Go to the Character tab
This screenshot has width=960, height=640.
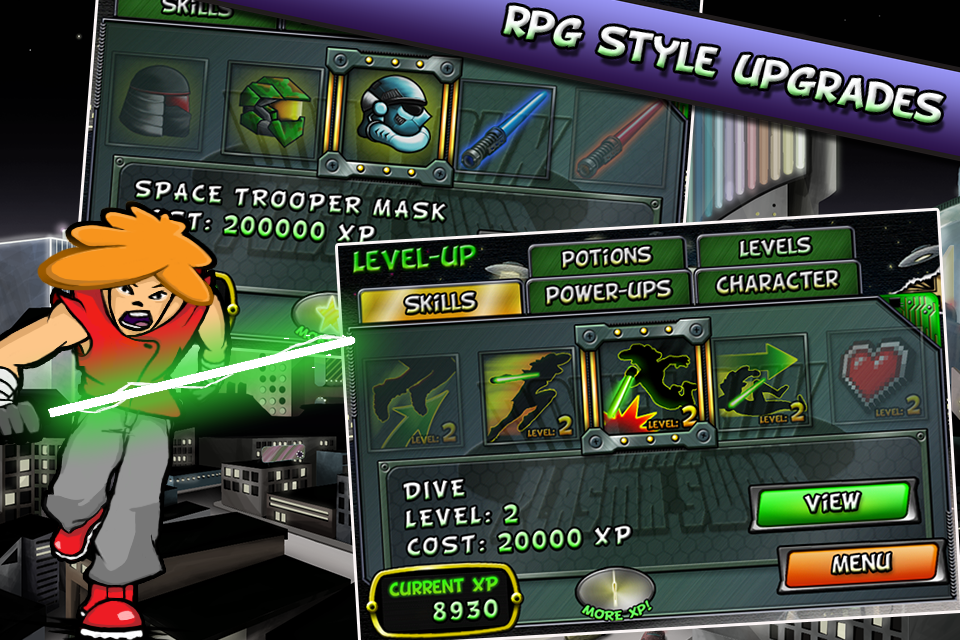(x=776, y=282)
